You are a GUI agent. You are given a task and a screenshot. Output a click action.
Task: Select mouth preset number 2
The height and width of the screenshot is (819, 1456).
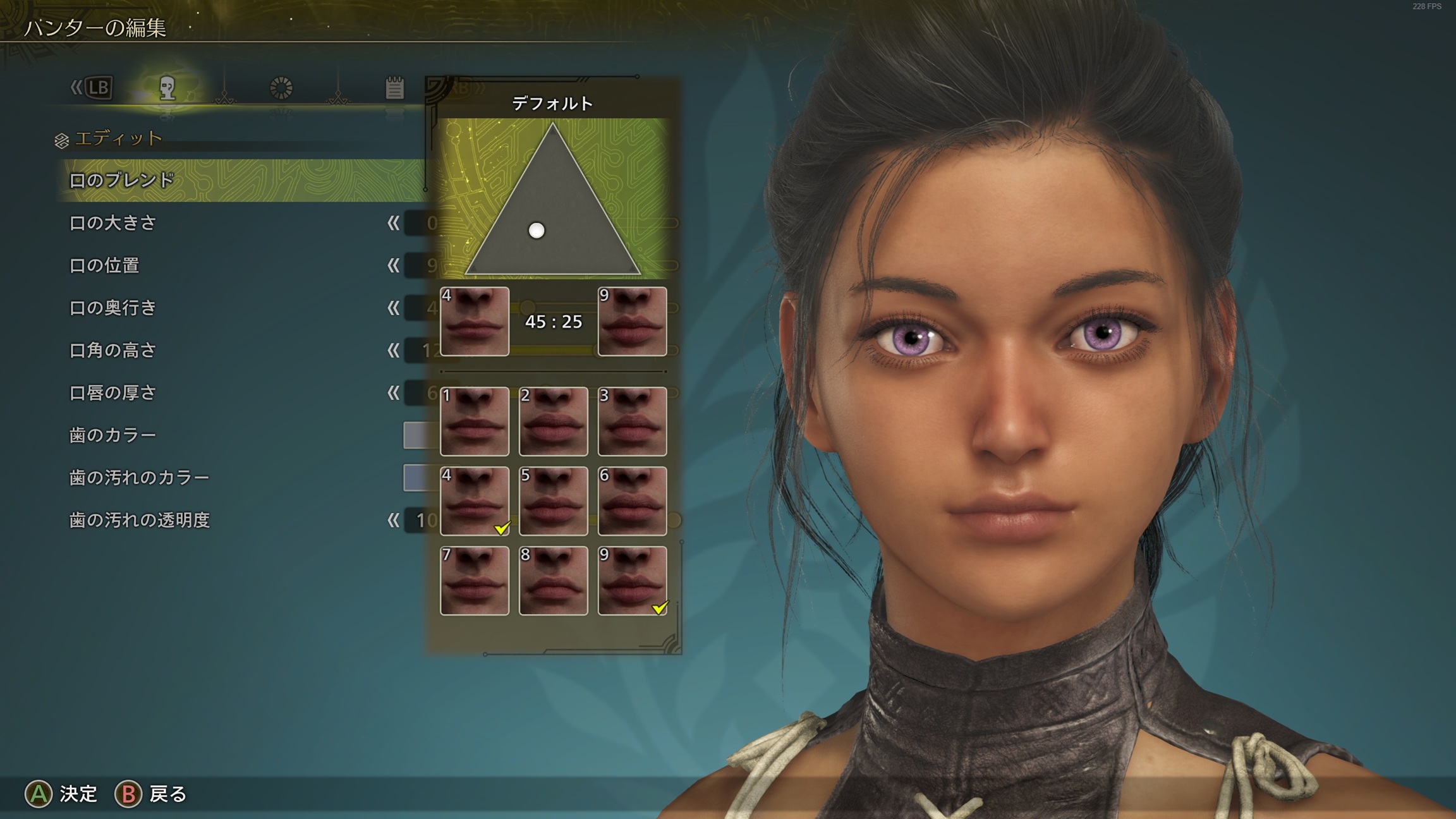coord(554,422)
